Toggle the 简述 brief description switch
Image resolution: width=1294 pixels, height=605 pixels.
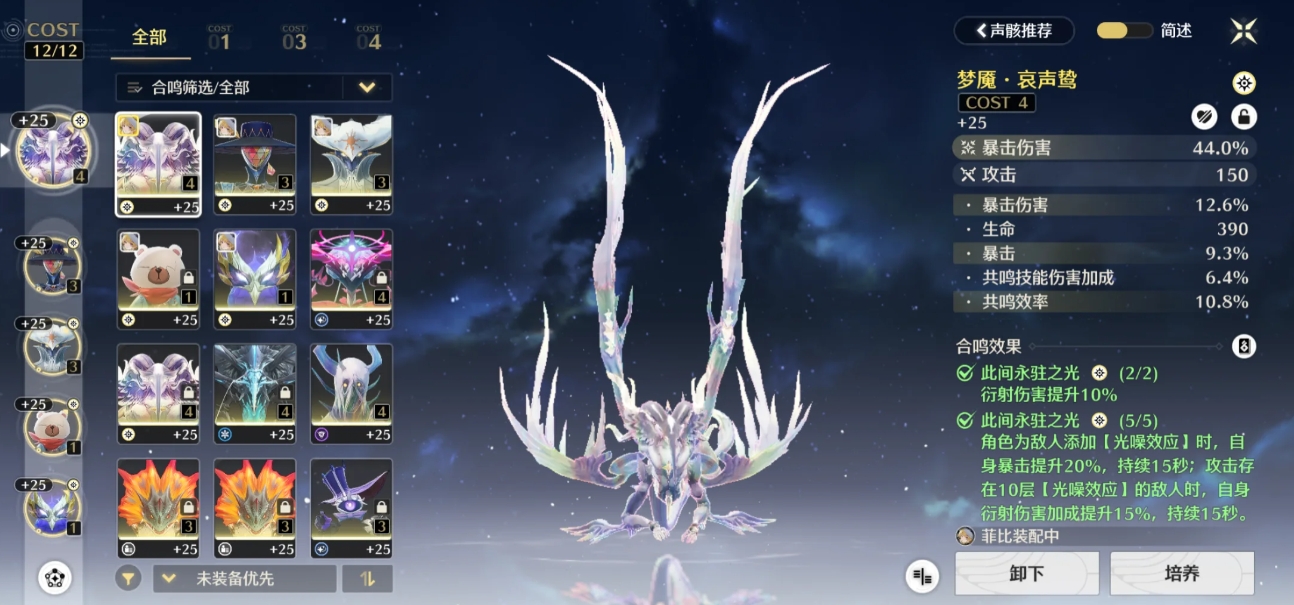[x=1125, y=30]
